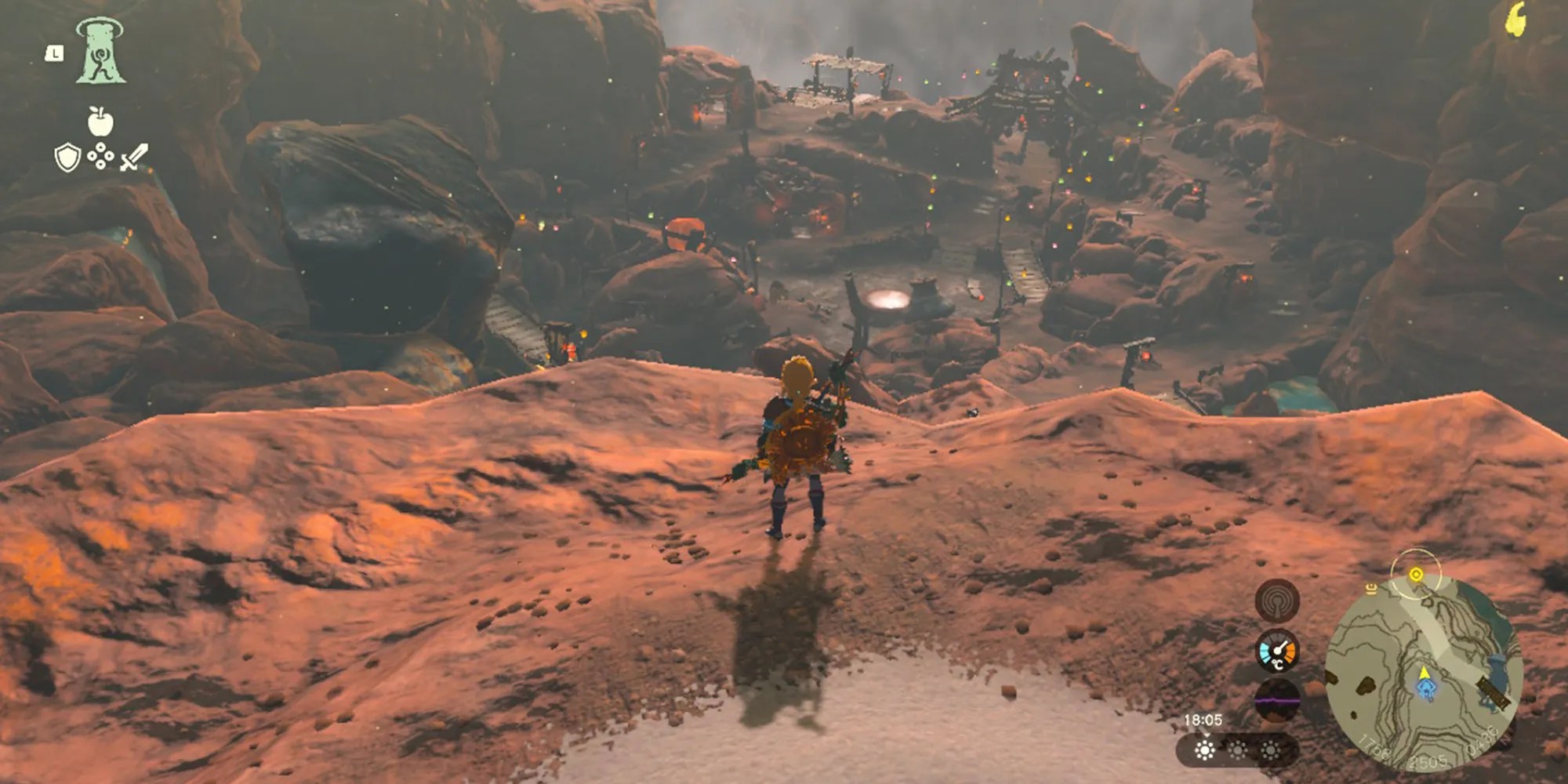This screenshot has height=784, width=1568.
Task: Show the sunny weather forecast strip
Action: (x=1236, y=750)
